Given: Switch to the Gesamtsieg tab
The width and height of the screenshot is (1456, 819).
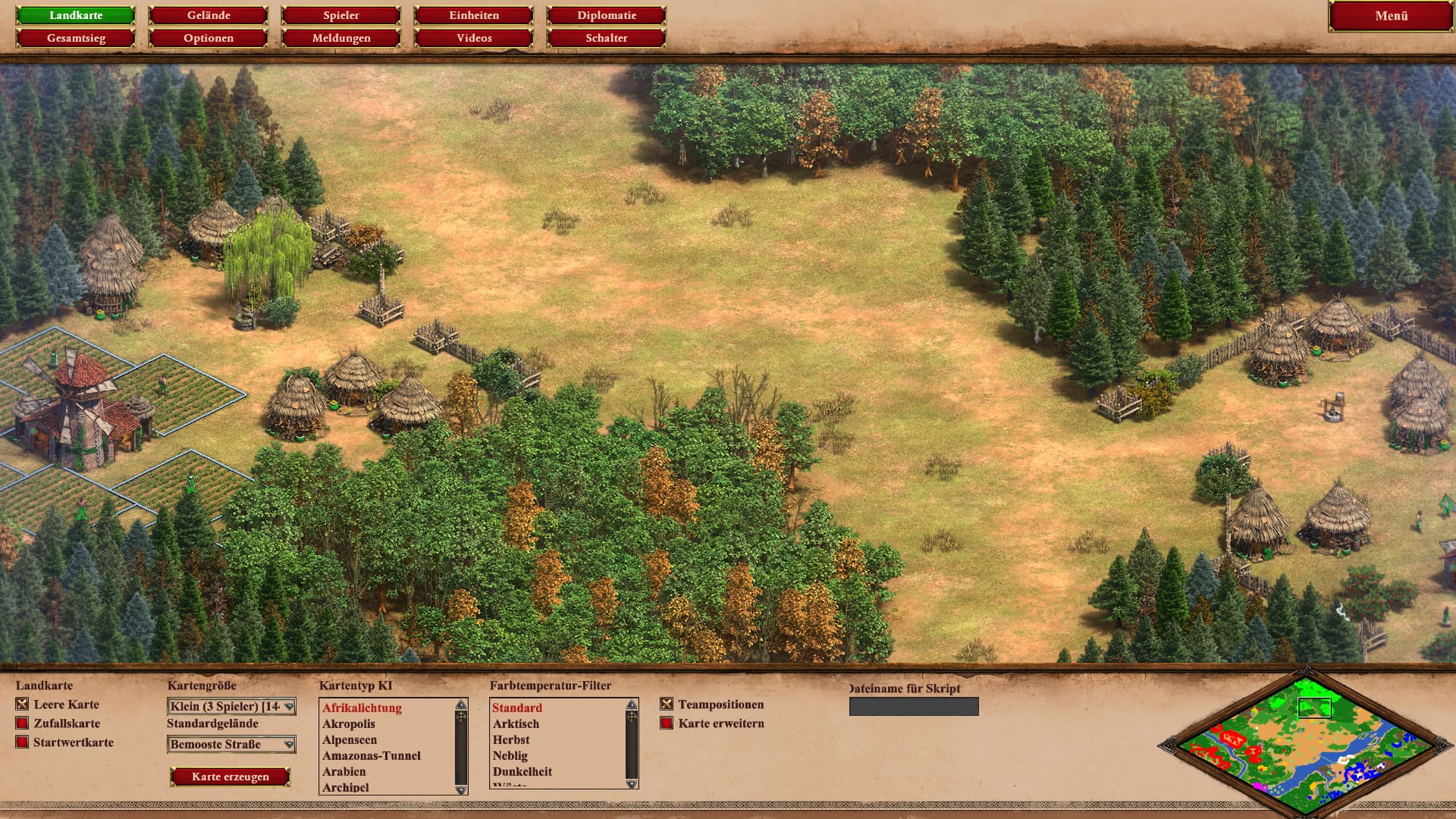Looking at the screenshot, I should 76,38.
